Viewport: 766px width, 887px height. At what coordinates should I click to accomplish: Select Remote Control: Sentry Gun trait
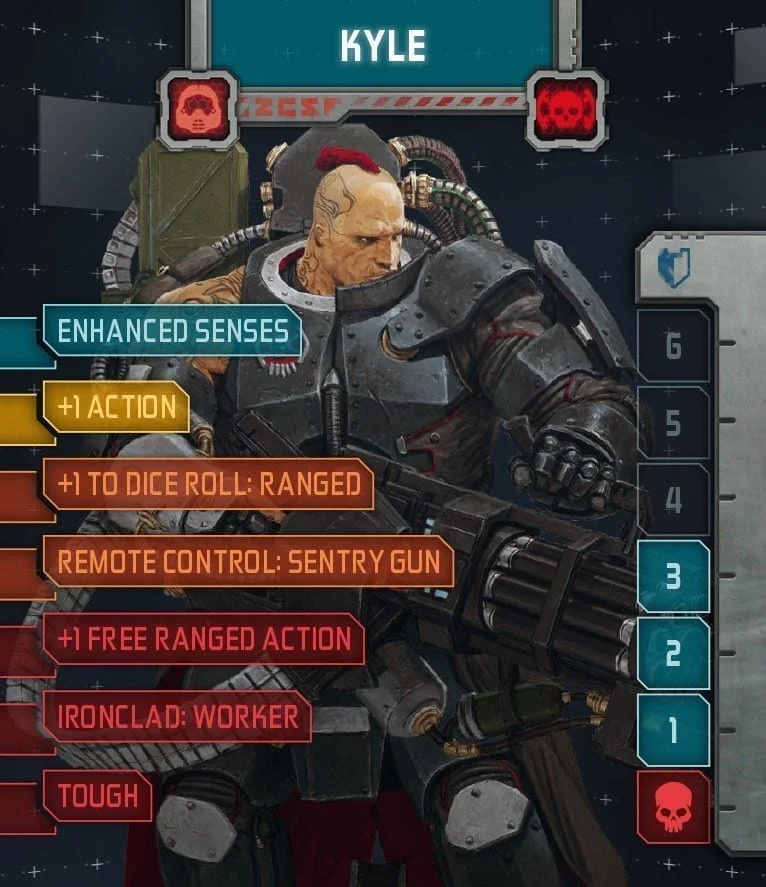coord(248,561)
